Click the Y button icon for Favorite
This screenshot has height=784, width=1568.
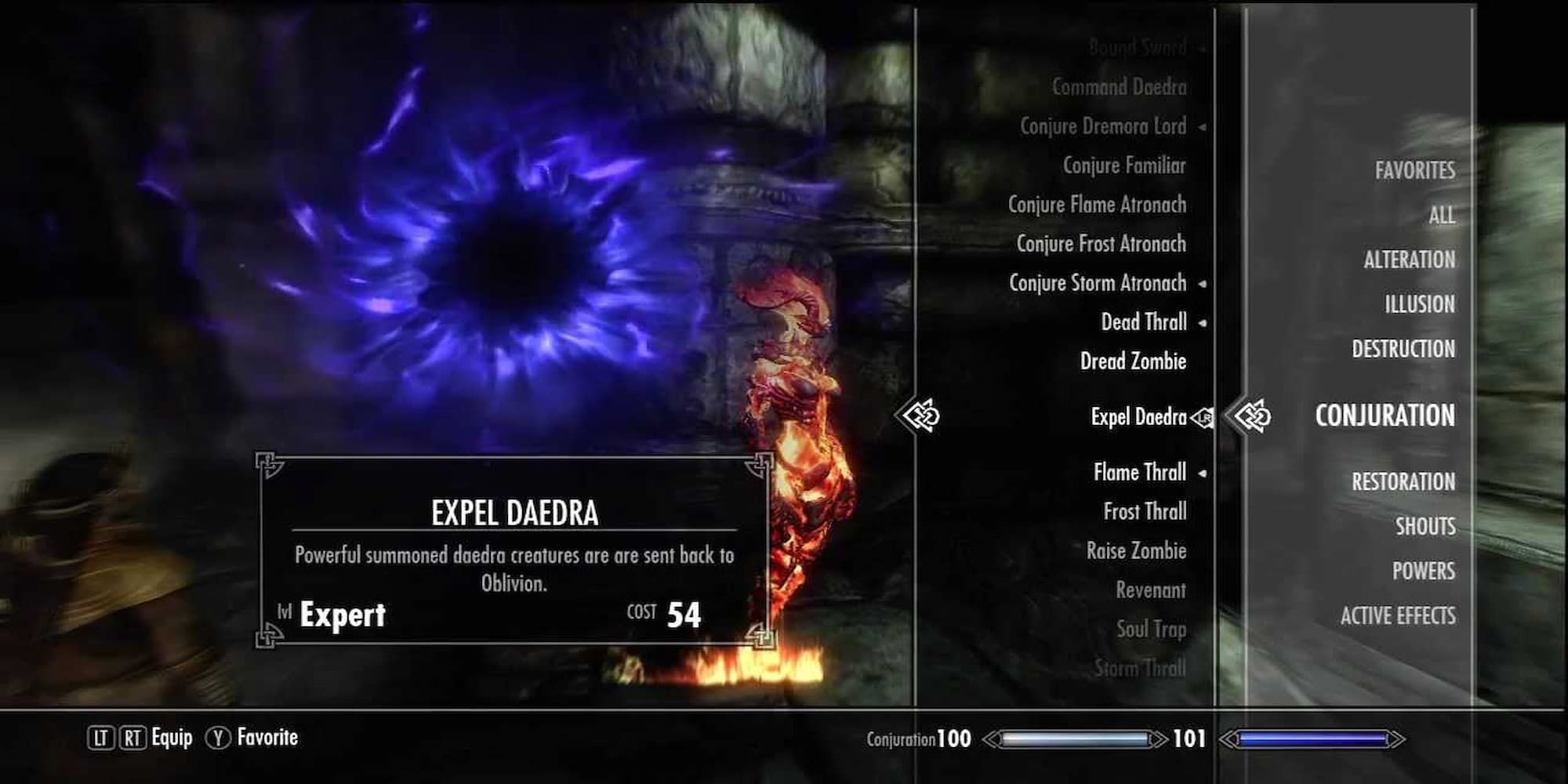(x=219, y=737)
